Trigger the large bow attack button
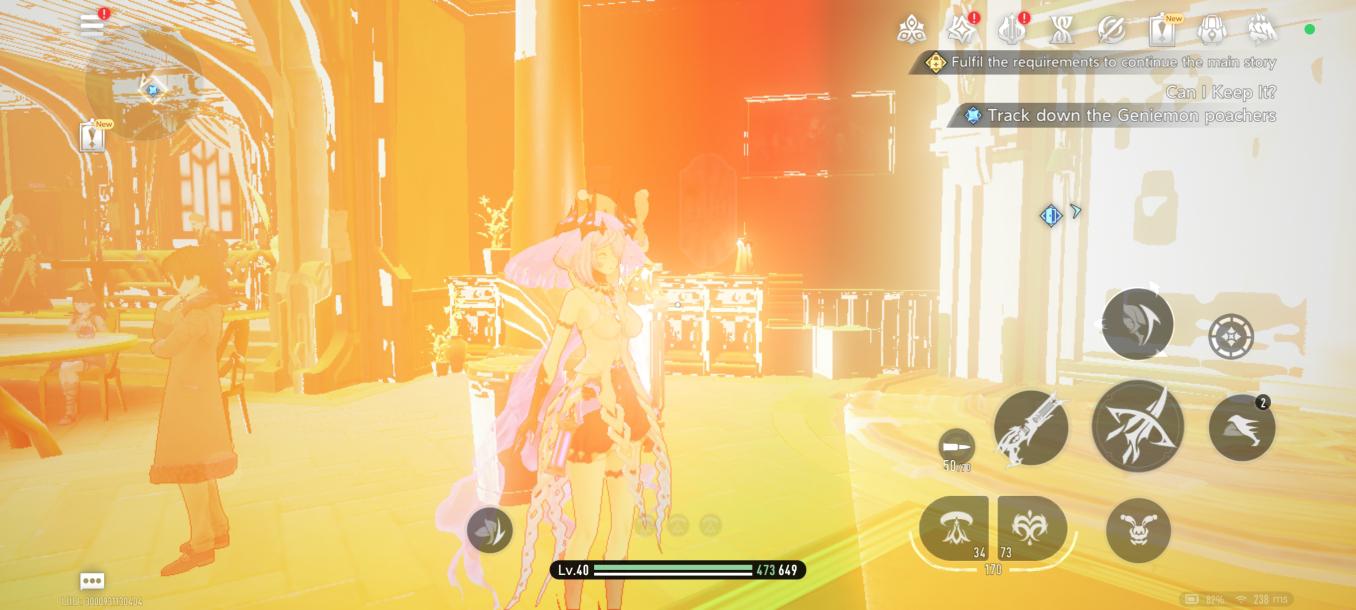The height and width of the screenshot is (610, 1356). 1138,426
